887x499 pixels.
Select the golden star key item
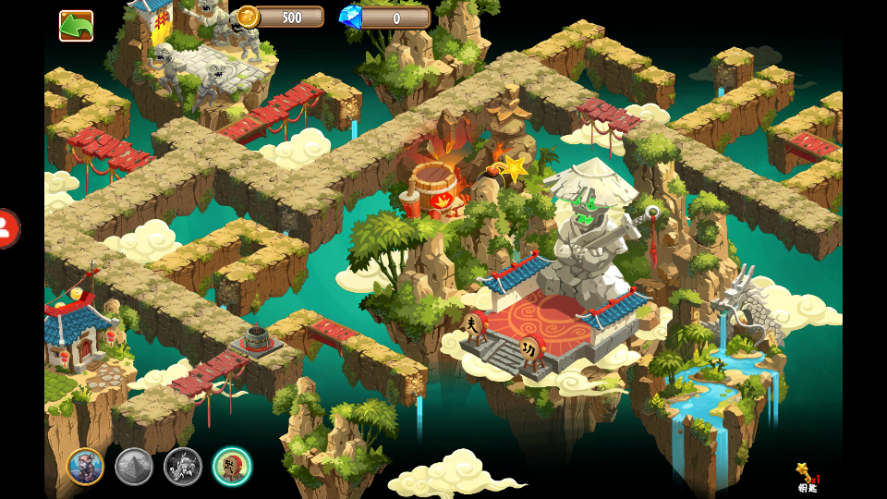click(806, 474)
